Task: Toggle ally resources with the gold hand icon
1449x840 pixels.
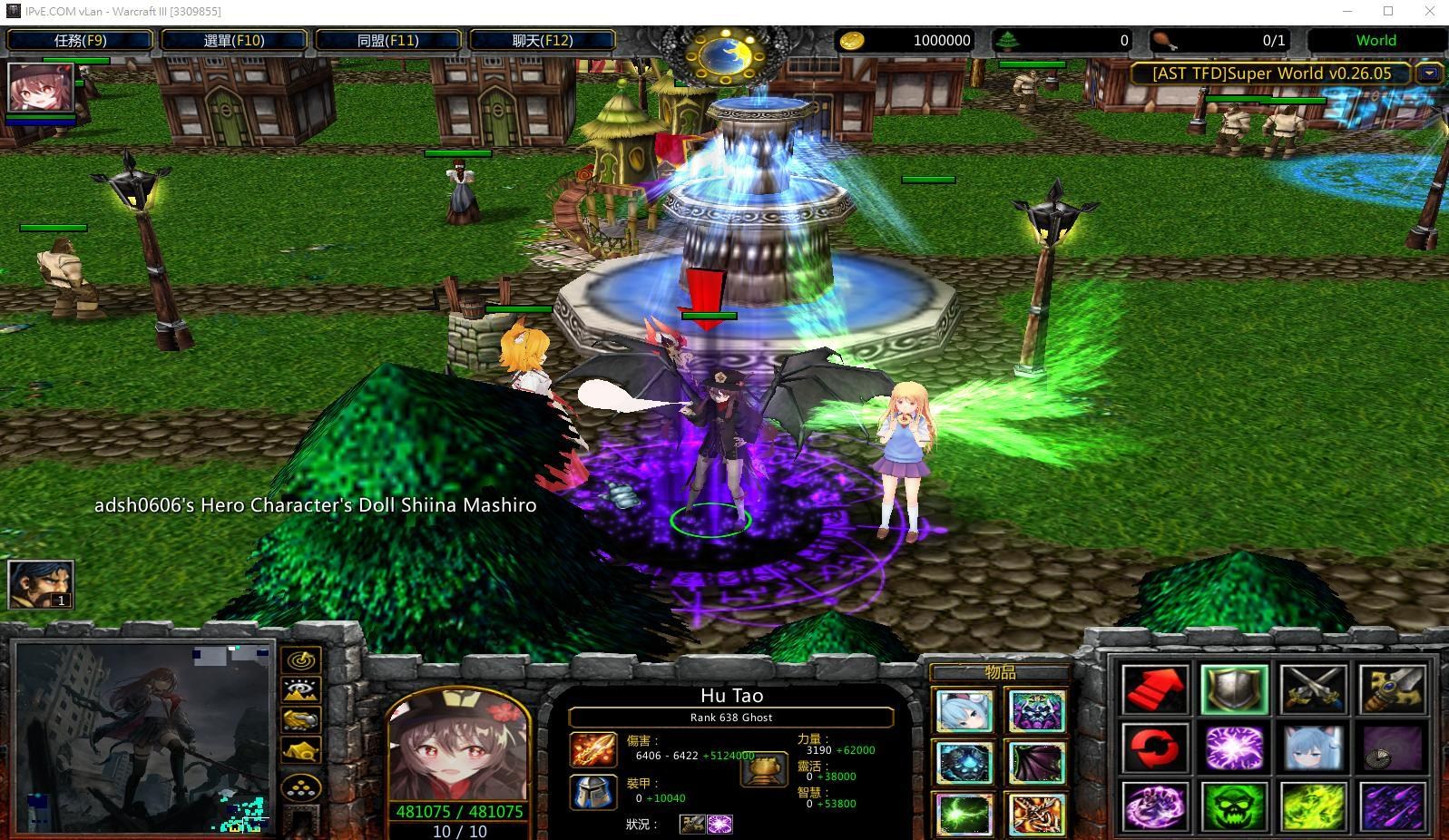Action: pos(299,720)
